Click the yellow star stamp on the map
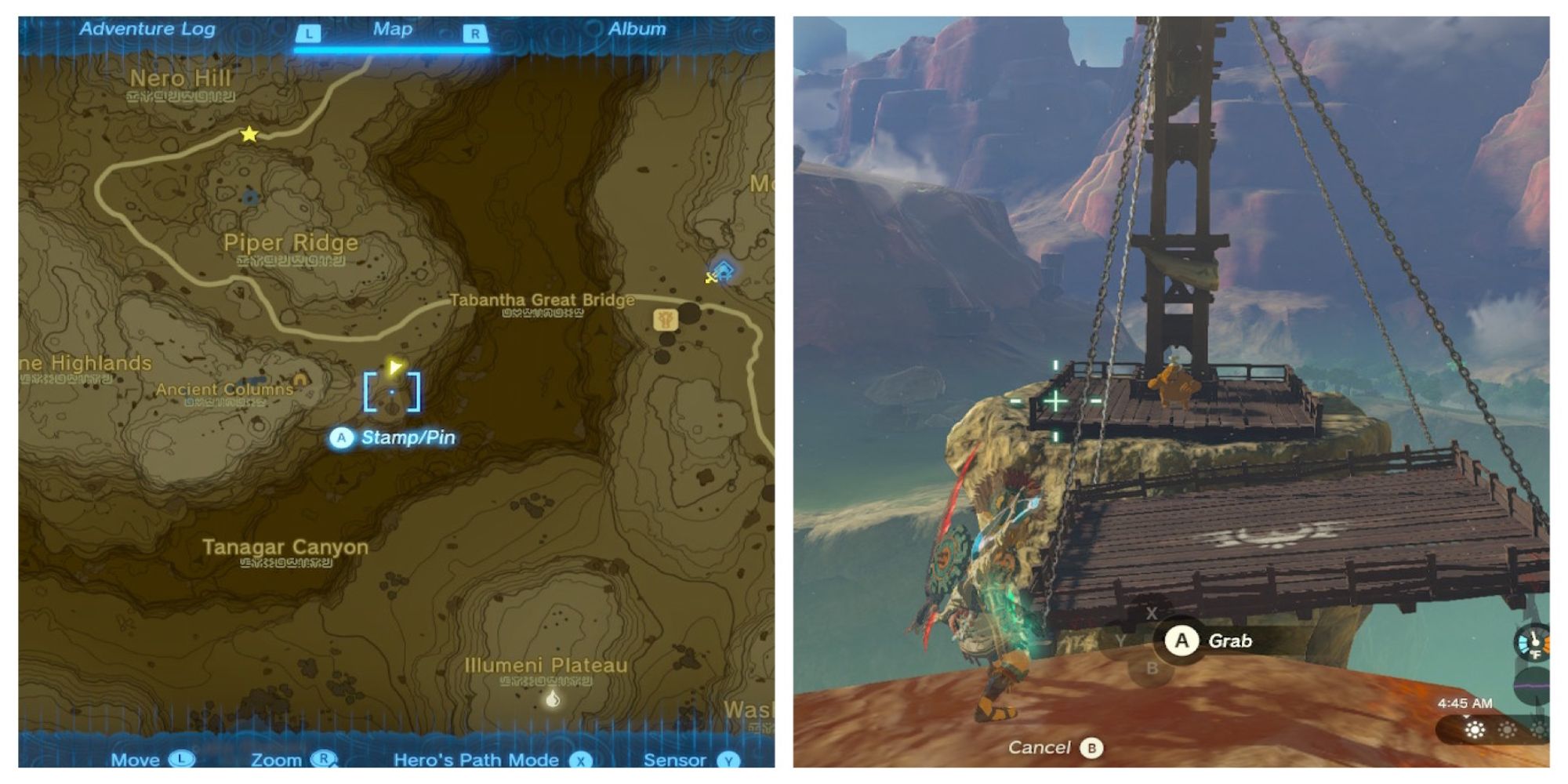The height and width of the screenshot is (784, 1568). pyautogui.click(x=249, y=134)
